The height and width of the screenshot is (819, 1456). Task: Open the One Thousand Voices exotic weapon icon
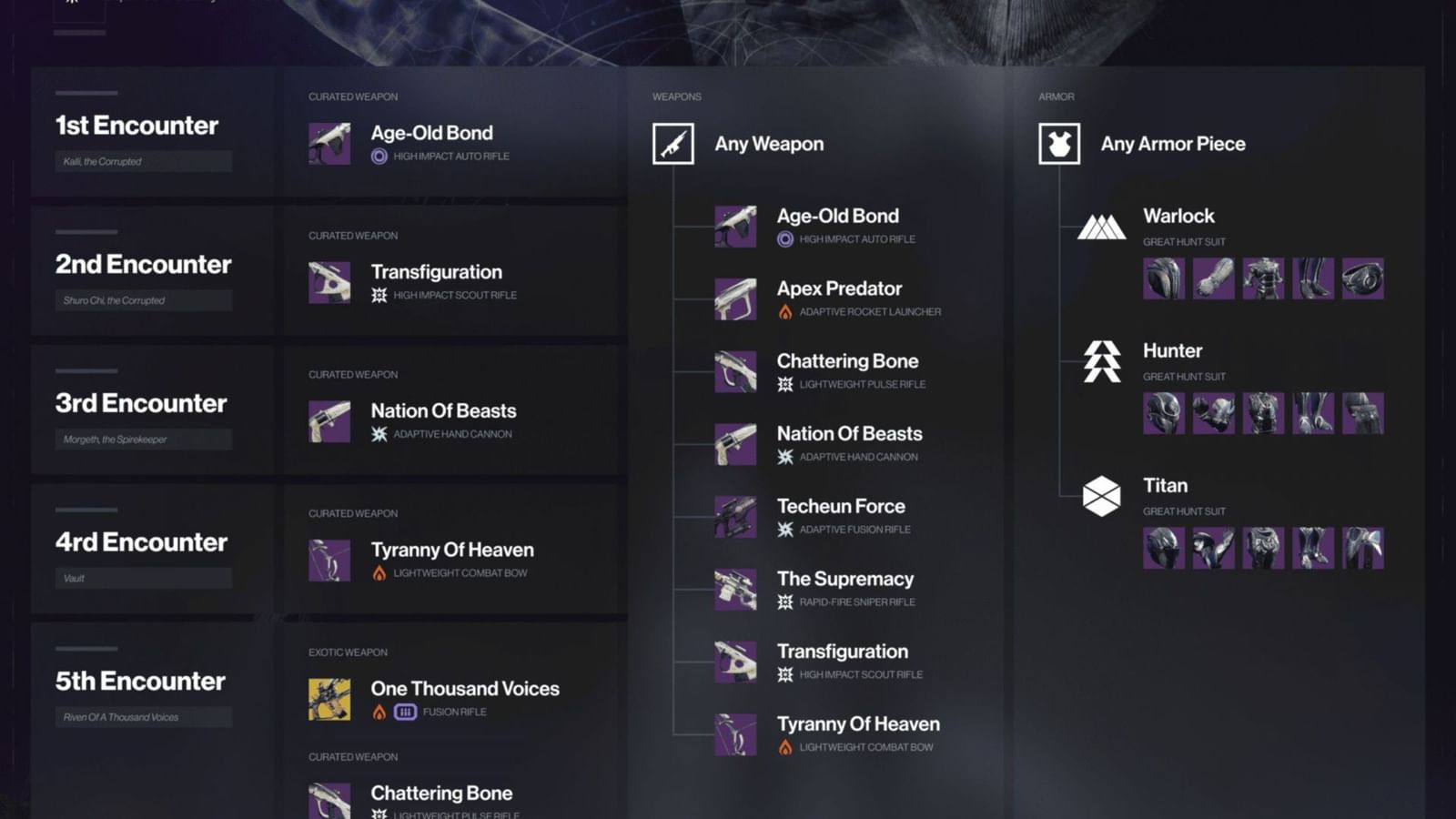(332, 699)
